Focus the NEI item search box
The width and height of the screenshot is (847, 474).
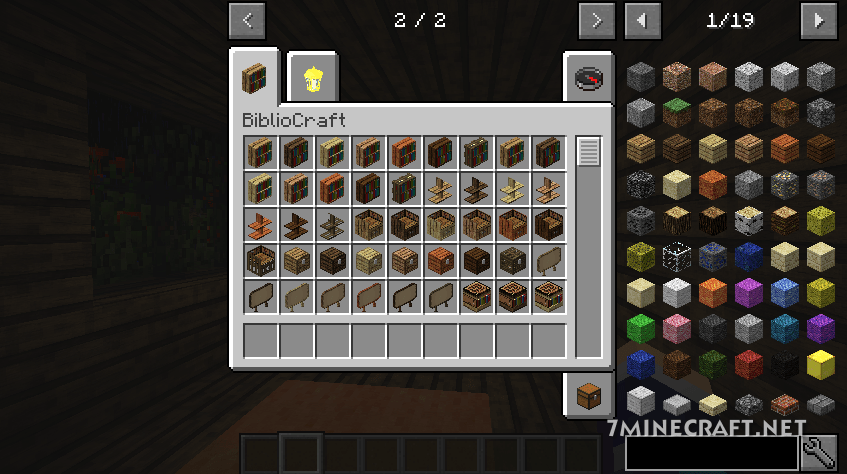click(711, 454)
